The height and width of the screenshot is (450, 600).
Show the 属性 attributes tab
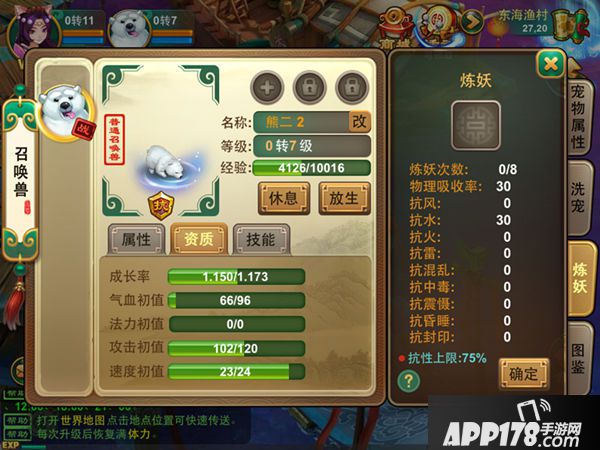[136, 238]
